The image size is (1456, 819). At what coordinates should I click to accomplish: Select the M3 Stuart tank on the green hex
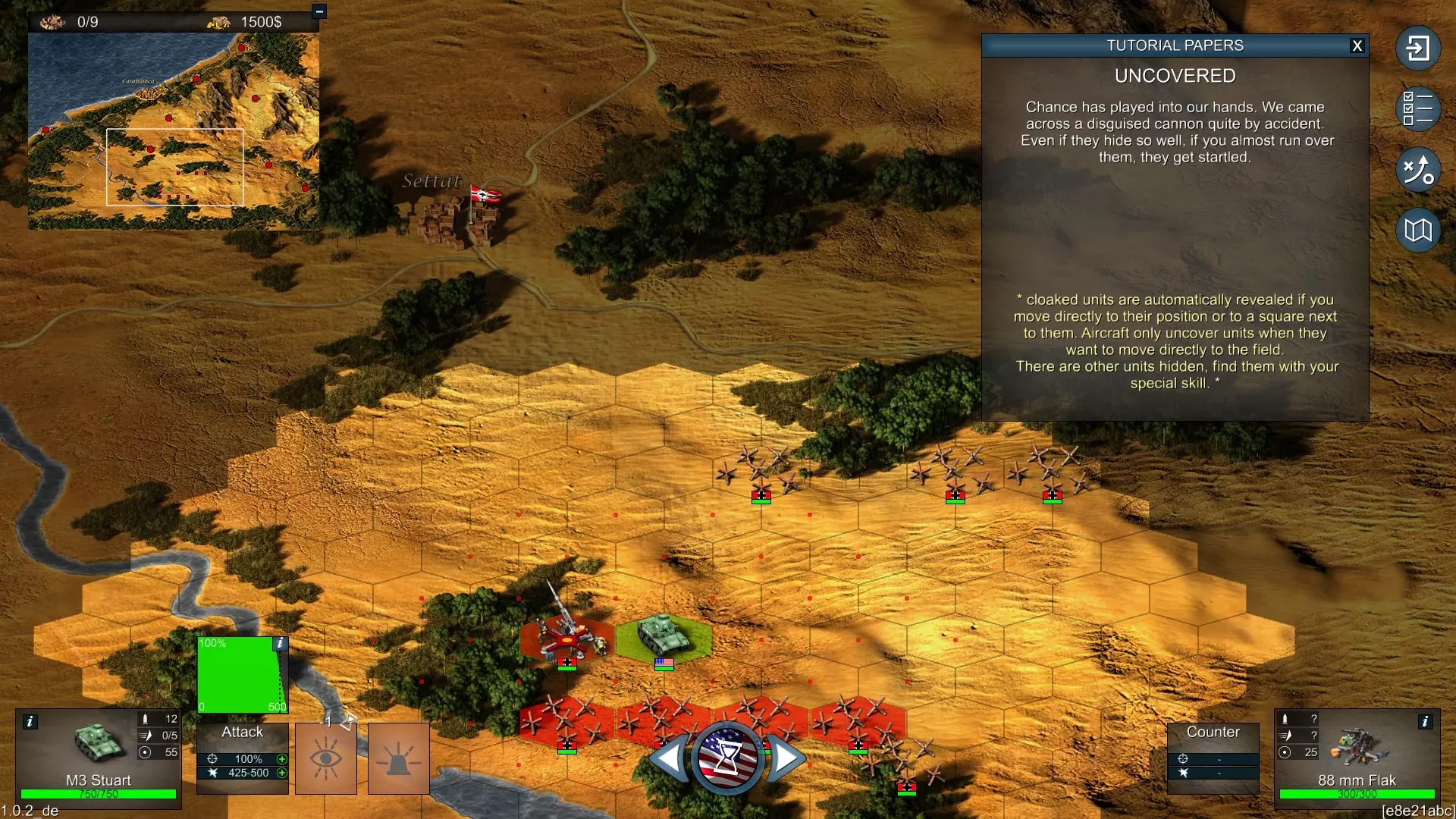tap(662, 635)
